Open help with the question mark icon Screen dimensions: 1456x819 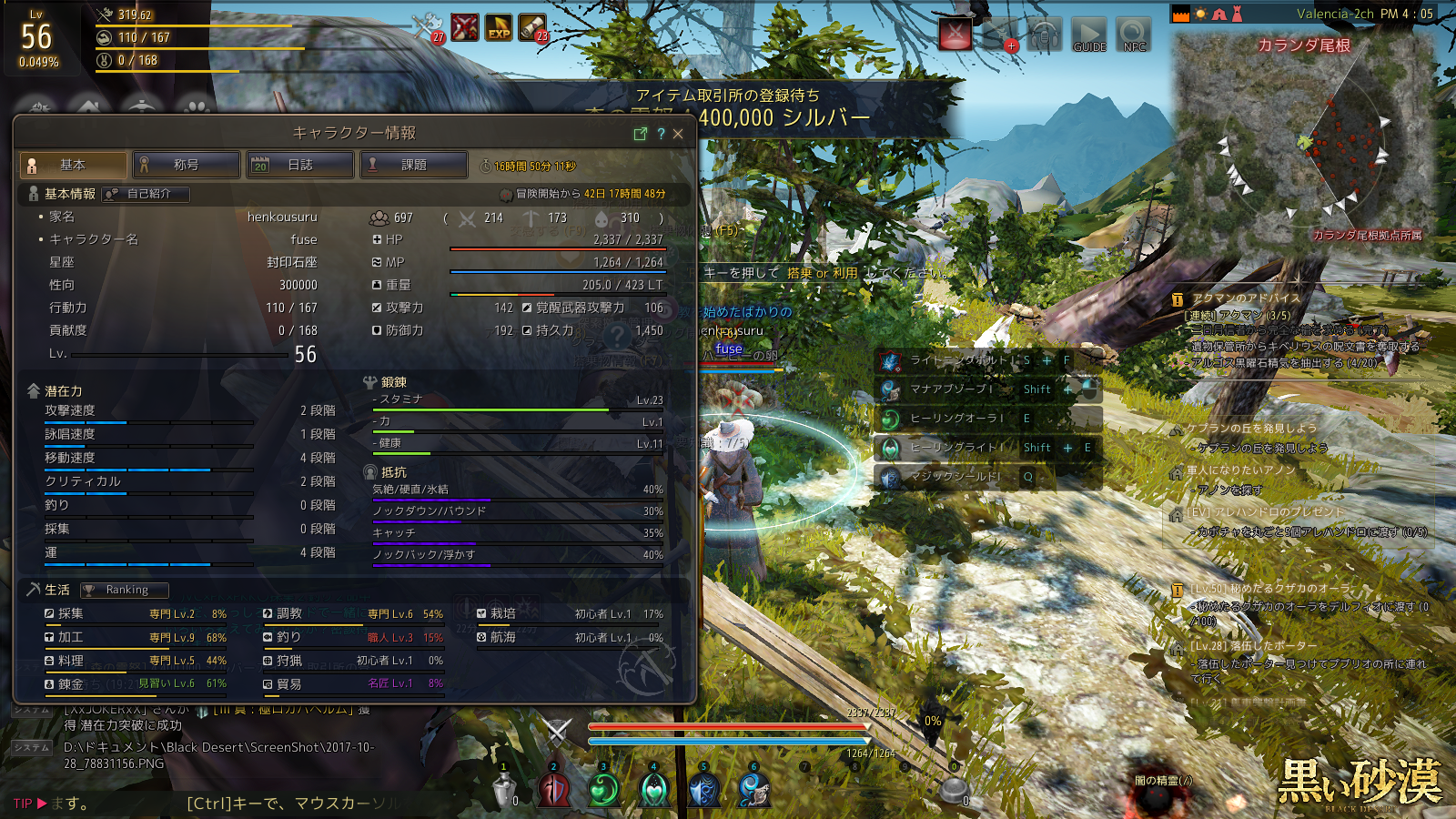pos(661,134)
